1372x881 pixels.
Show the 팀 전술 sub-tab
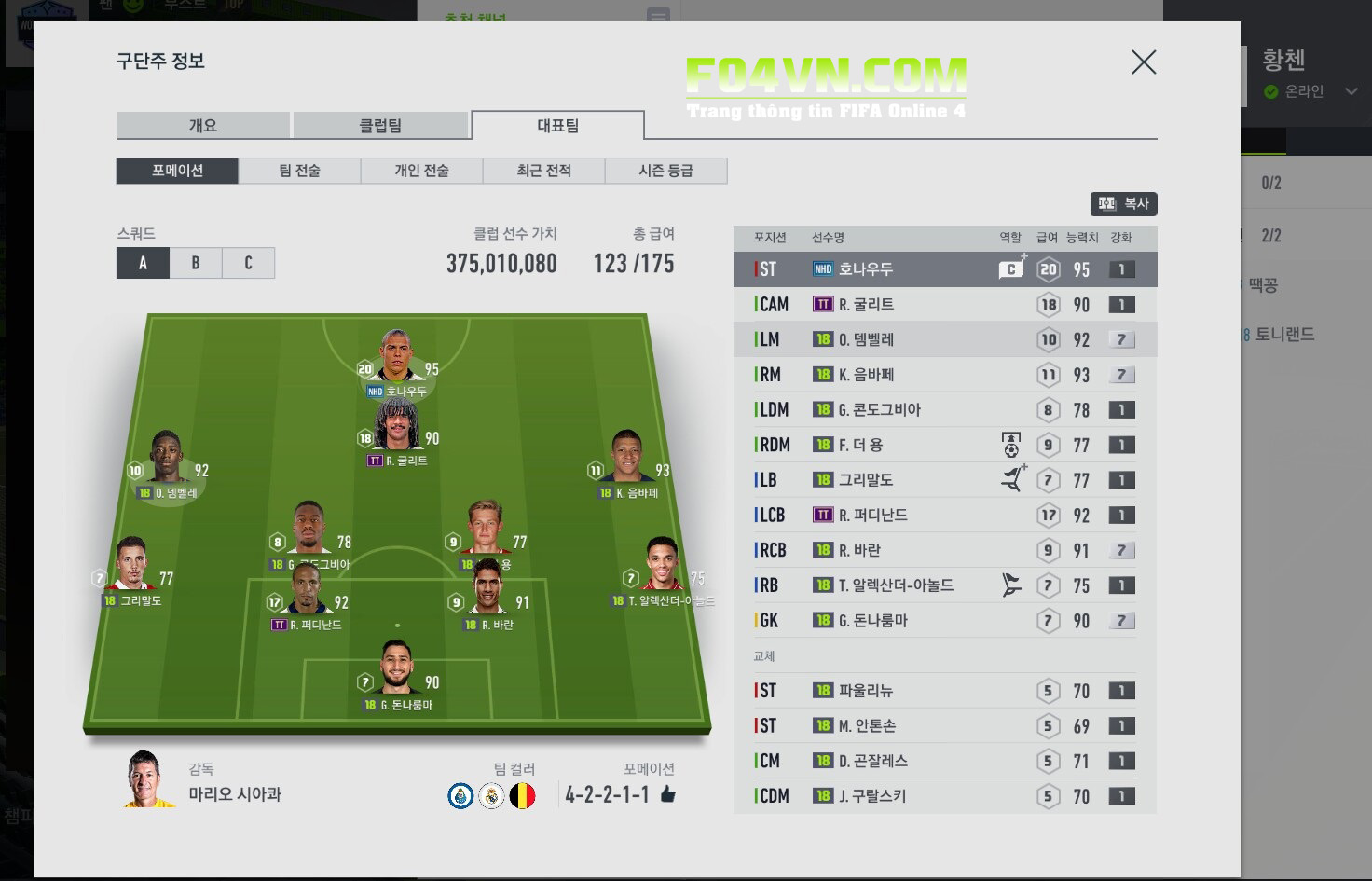coord(299,171)
